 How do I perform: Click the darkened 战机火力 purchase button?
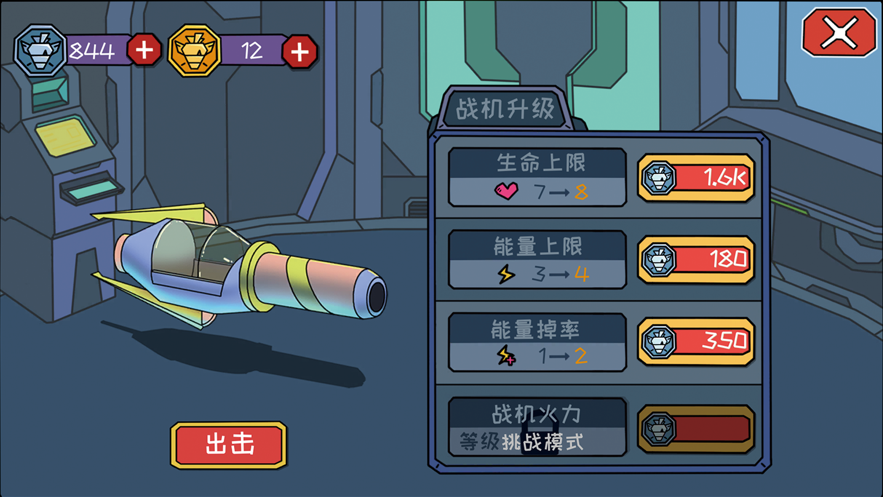(696, 429)
